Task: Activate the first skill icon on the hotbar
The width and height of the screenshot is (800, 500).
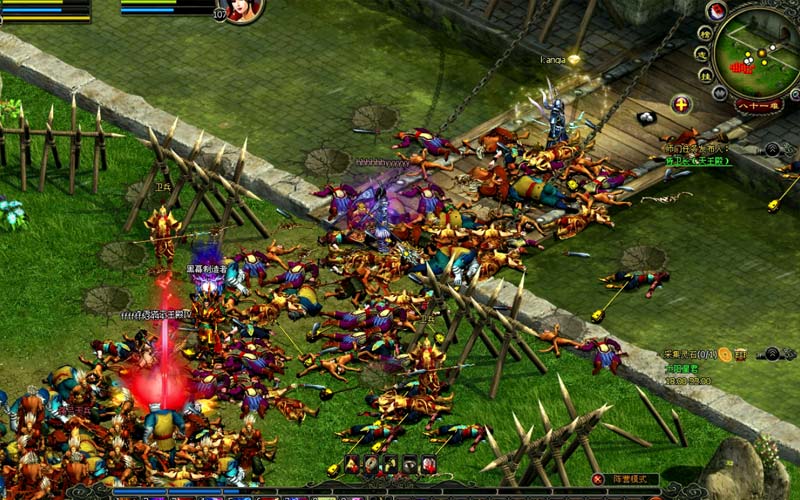Action: (x=353, y=464)
